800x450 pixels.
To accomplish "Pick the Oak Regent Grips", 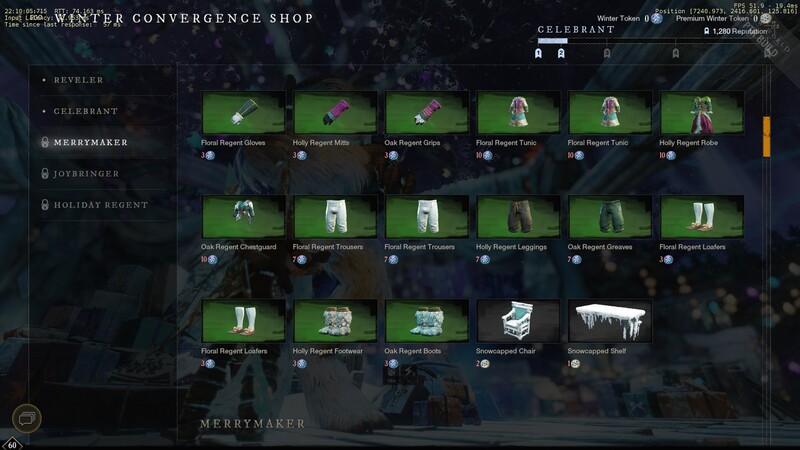I will (427, 113).
